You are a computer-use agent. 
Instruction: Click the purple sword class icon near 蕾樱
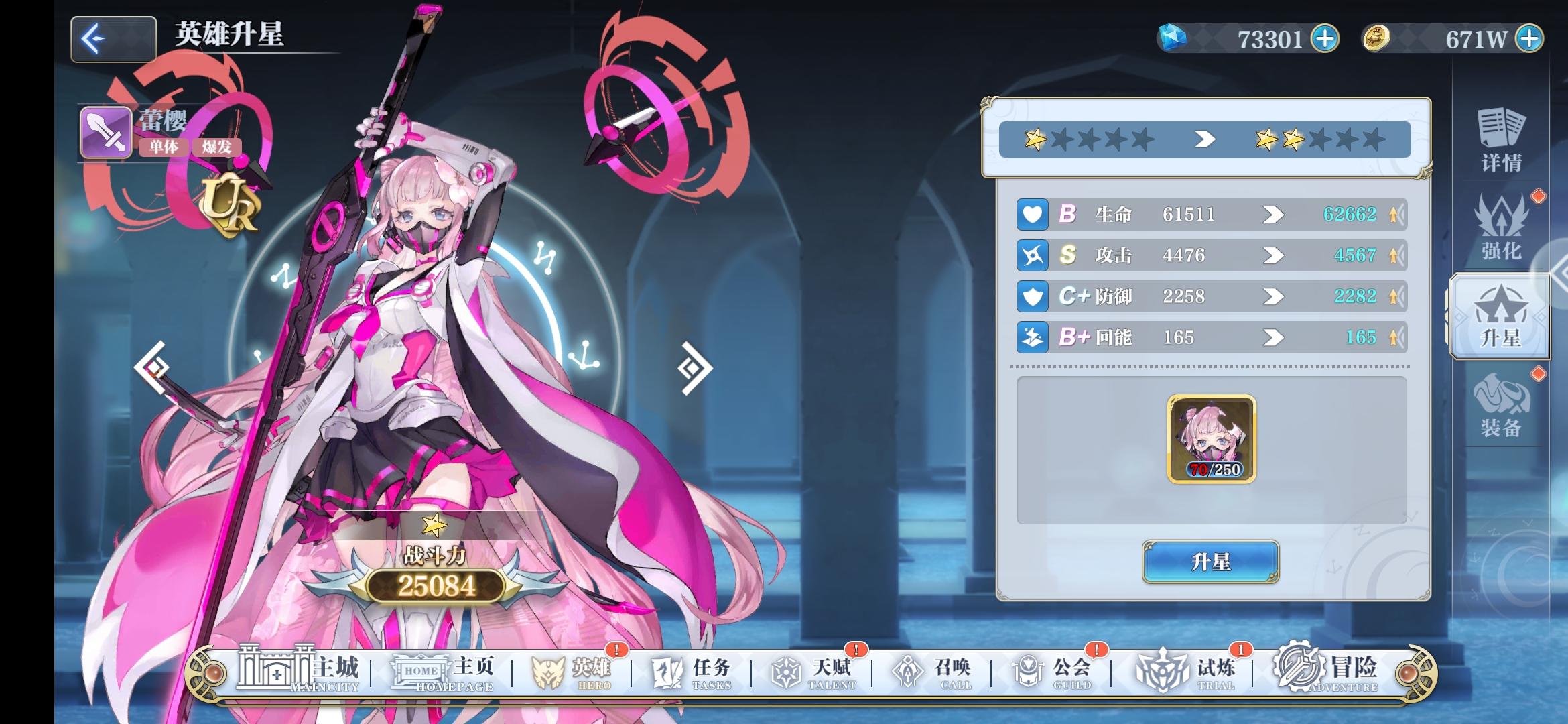(105, 131)
